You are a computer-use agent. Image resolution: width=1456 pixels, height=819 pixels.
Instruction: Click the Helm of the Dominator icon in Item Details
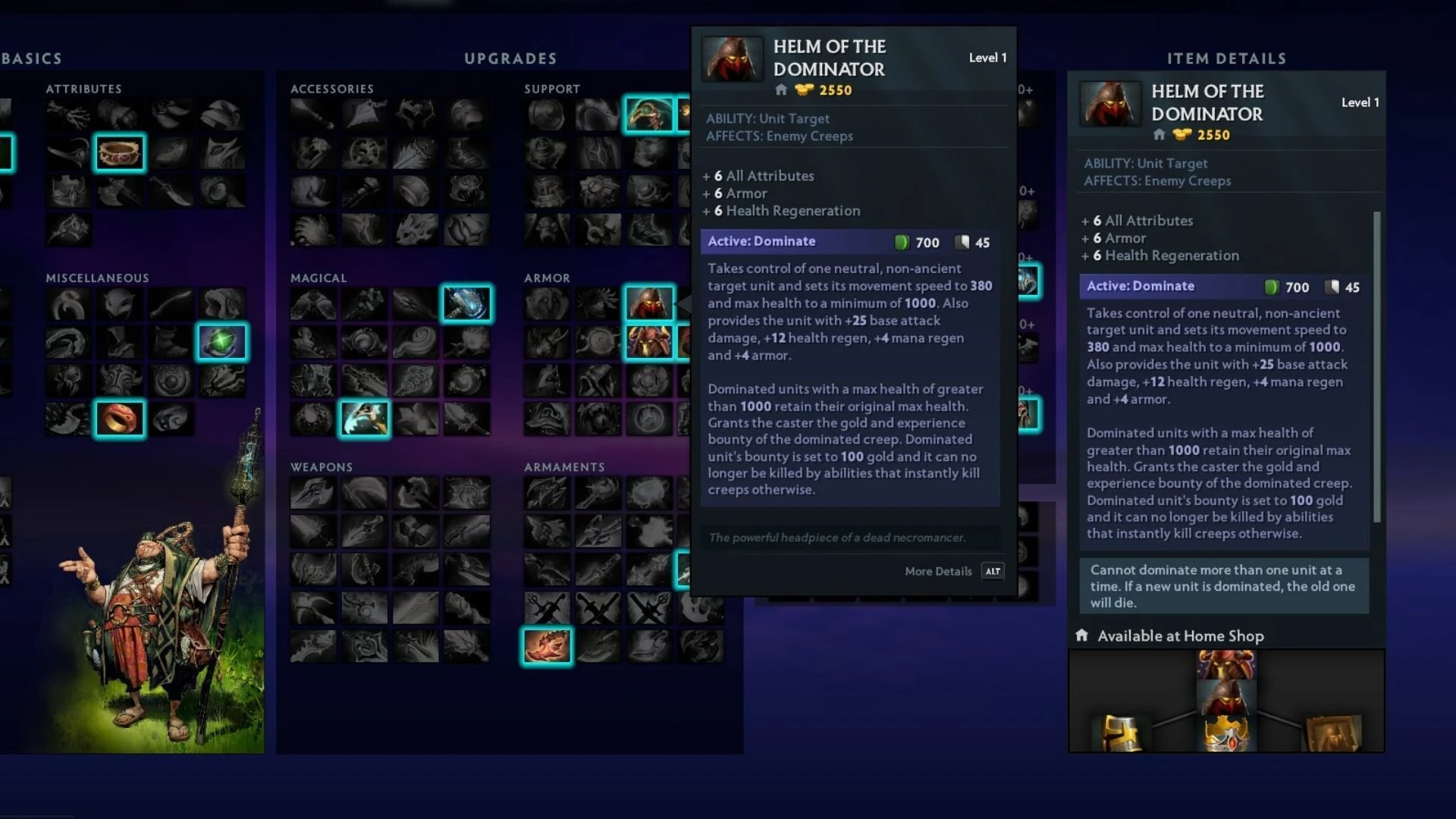1109,104
